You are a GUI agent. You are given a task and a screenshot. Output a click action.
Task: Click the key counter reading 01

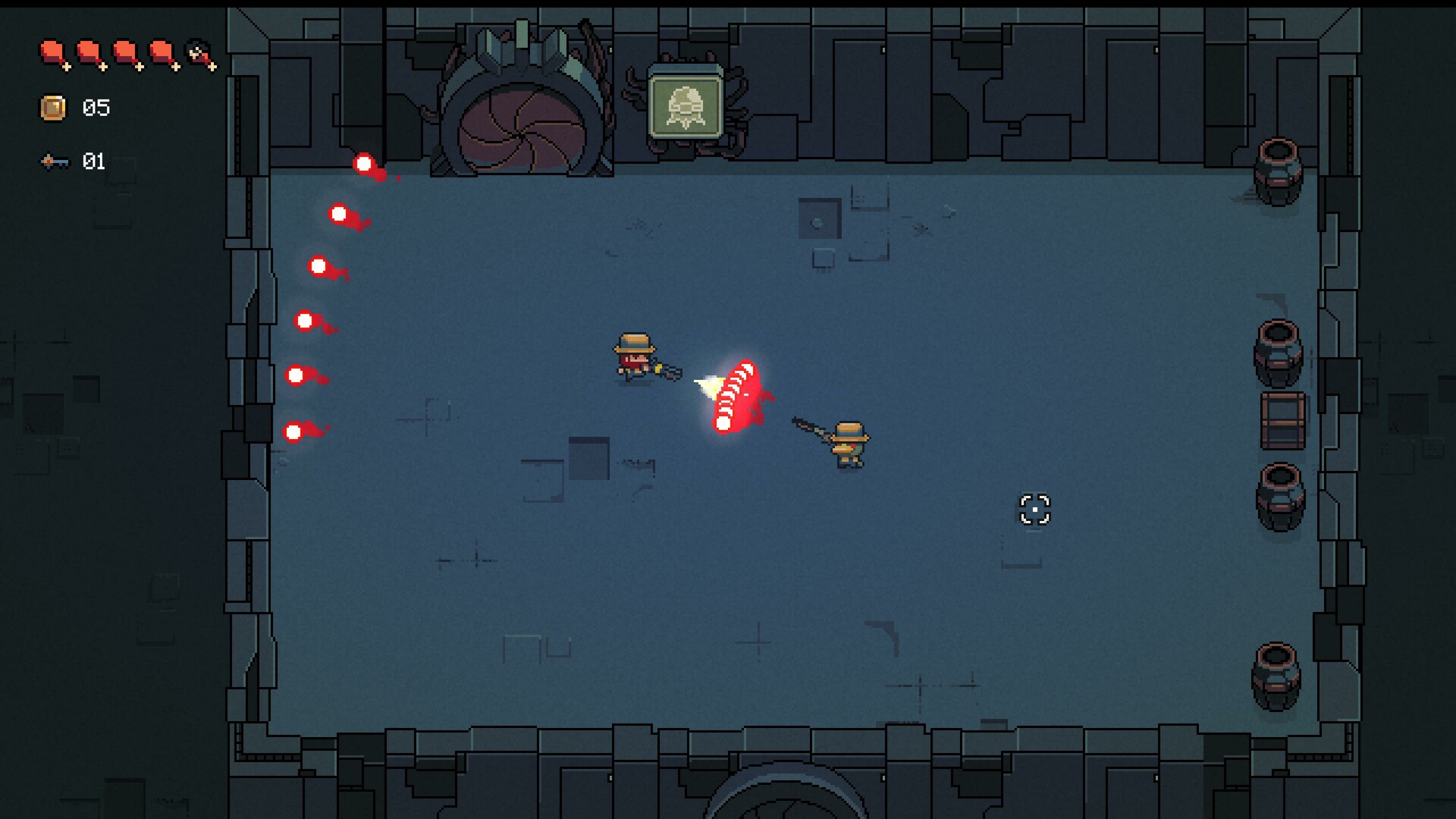tap(95, 161)
